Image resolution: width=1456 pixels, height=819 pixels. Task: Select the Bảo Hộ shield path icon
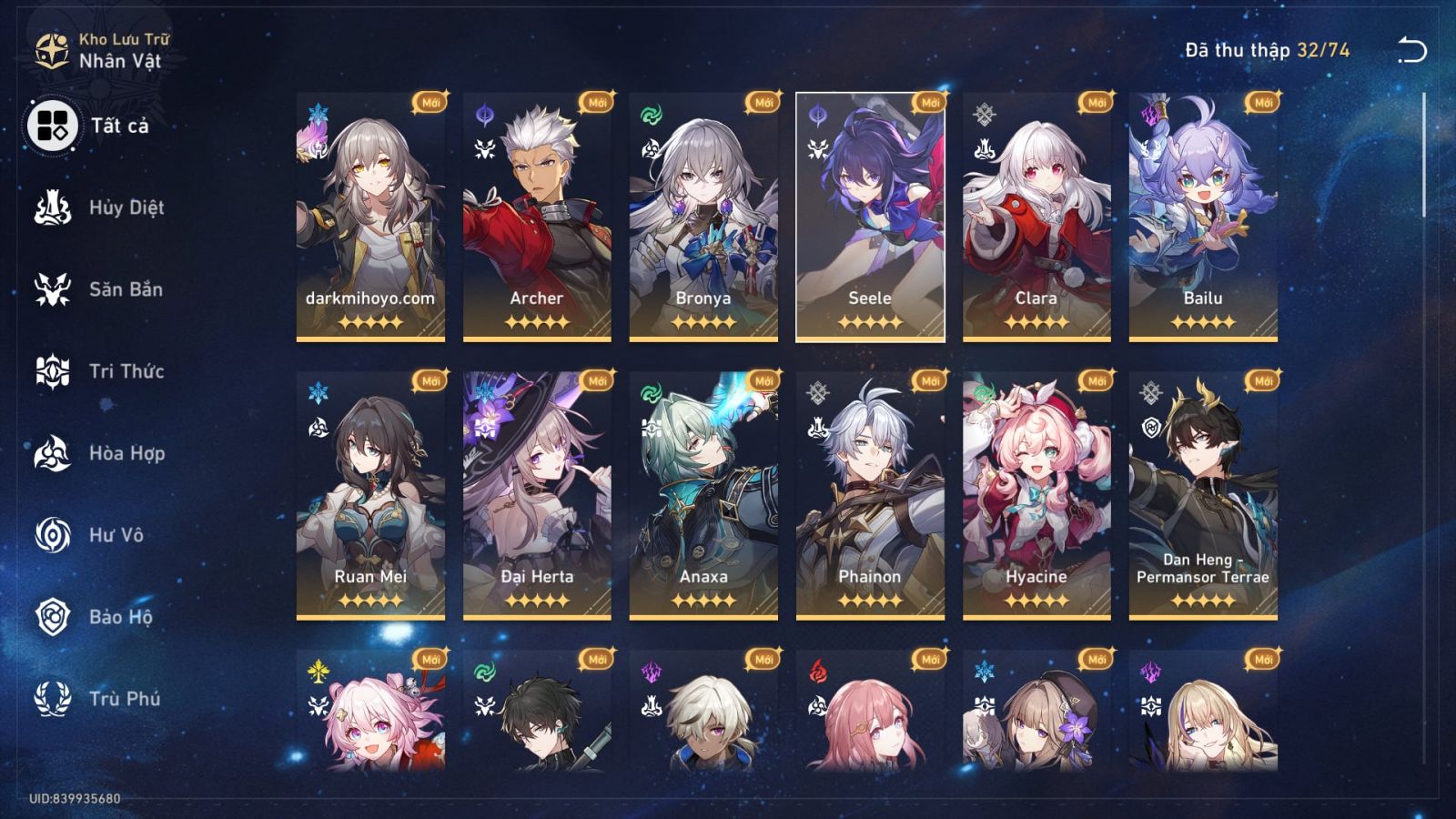coord(53,617)
